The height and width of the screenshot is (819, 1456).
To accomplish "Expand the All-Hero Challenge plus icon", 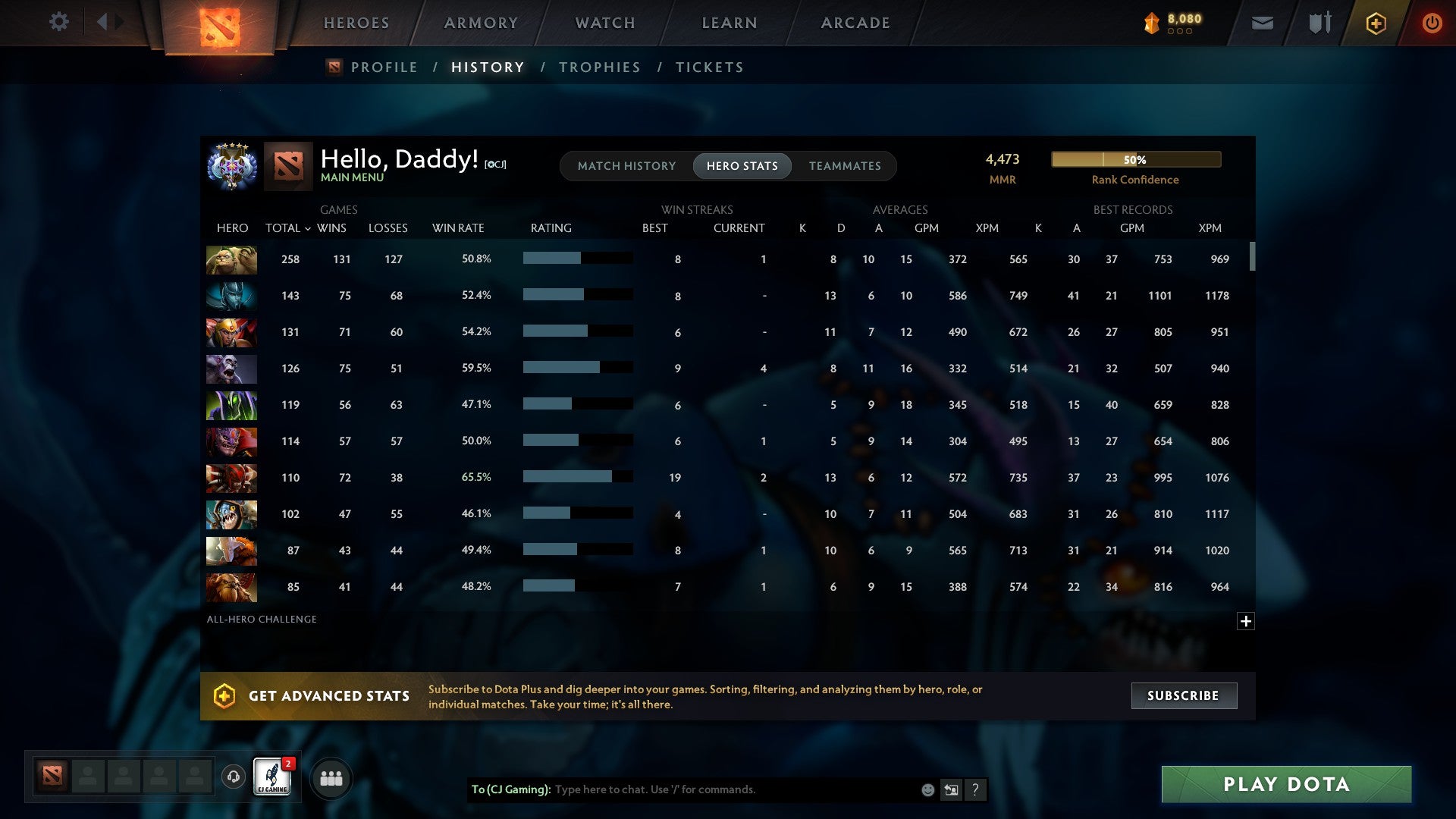I will [x=1246, y=621].
